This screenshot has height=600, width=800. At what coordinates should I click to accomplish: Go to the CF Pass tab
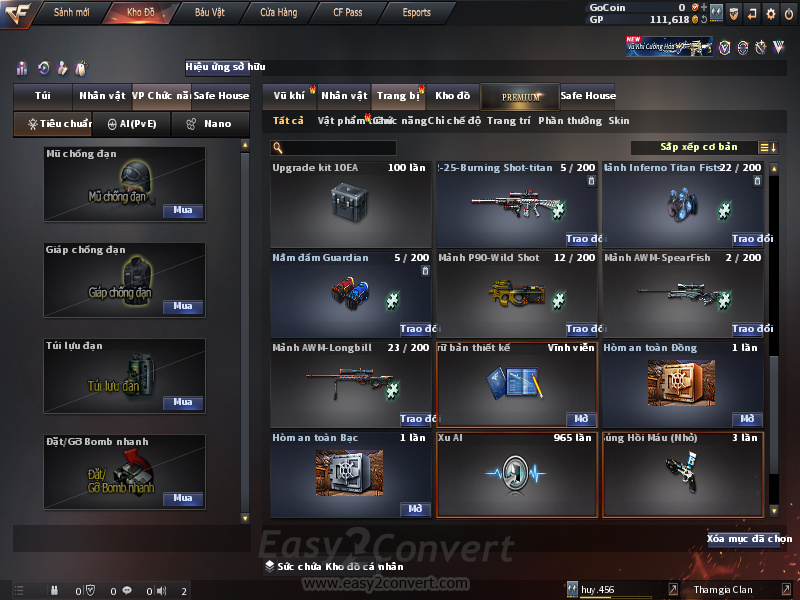(x=348, y=13)
